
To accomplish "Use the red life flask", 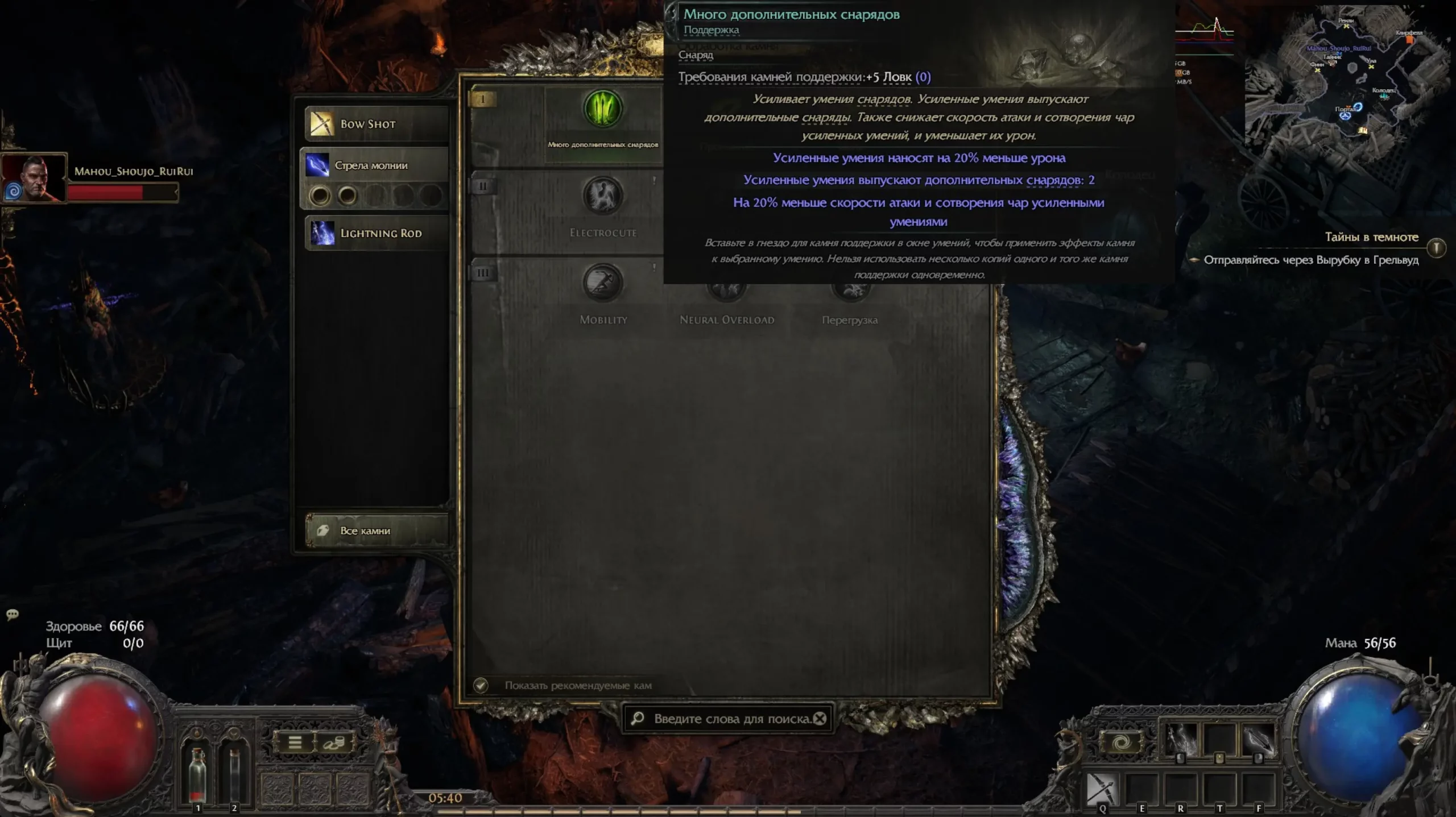I will pyautogui.click(x=197, y=773).
